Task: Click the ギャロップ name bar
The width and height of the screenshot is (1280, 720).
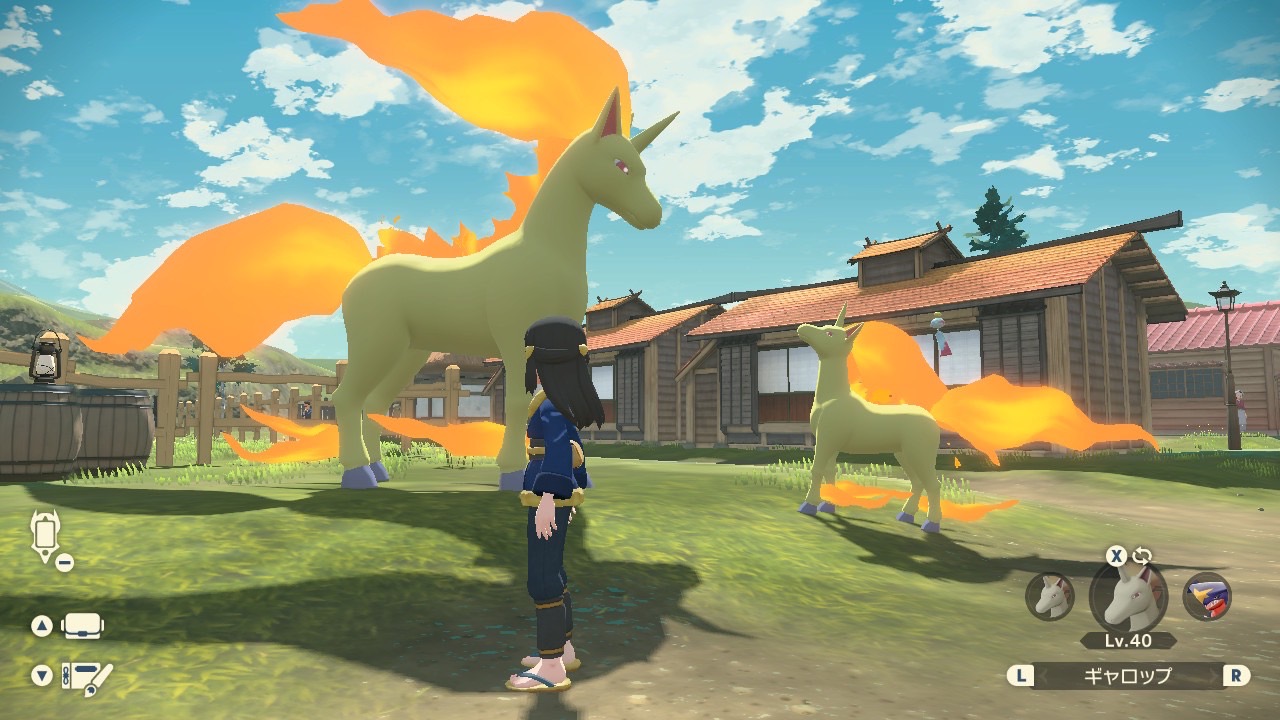Action: pyautogui.click(x=1128, y=676)
